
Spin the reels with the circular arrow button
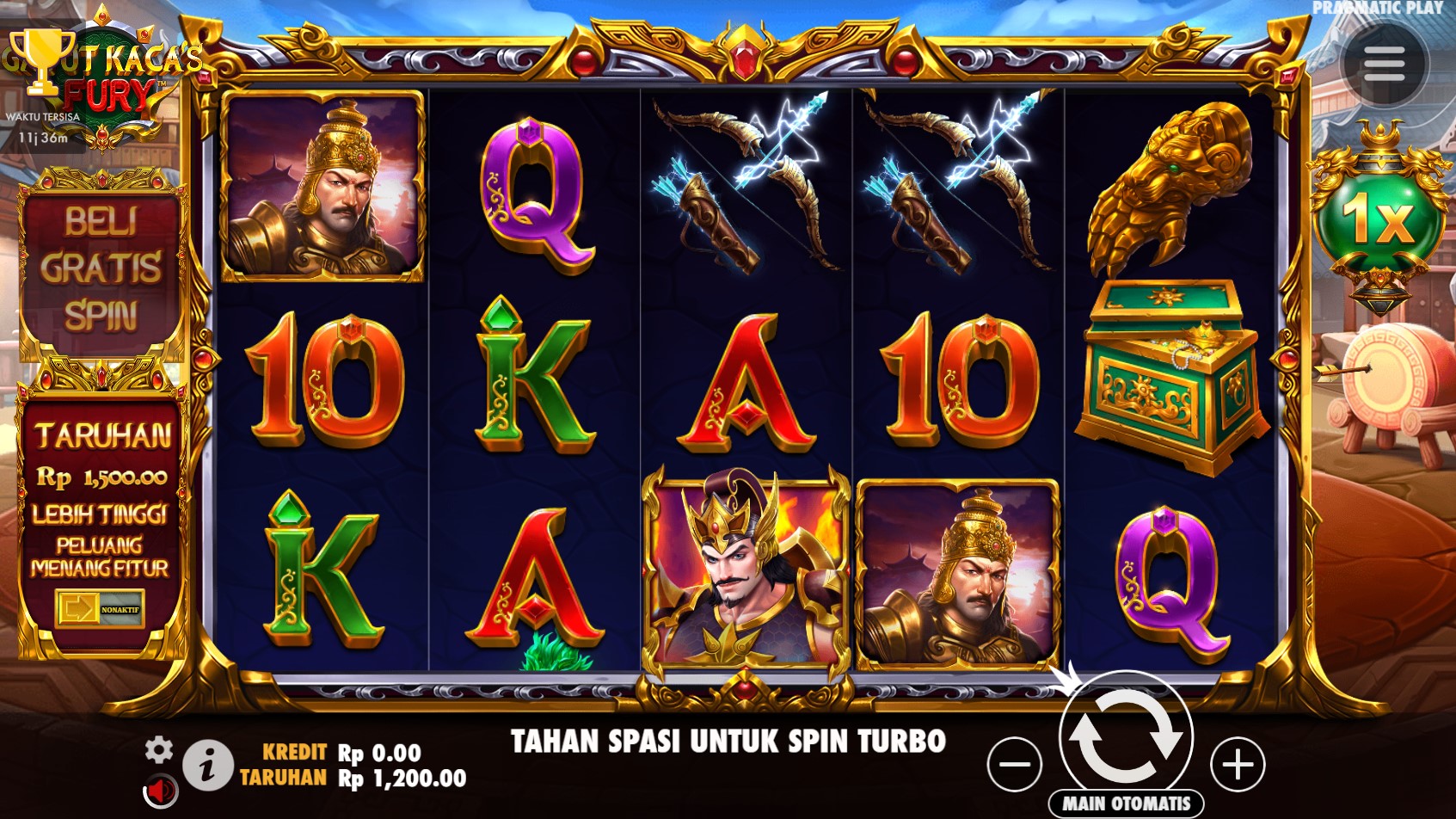(1126, 736)
